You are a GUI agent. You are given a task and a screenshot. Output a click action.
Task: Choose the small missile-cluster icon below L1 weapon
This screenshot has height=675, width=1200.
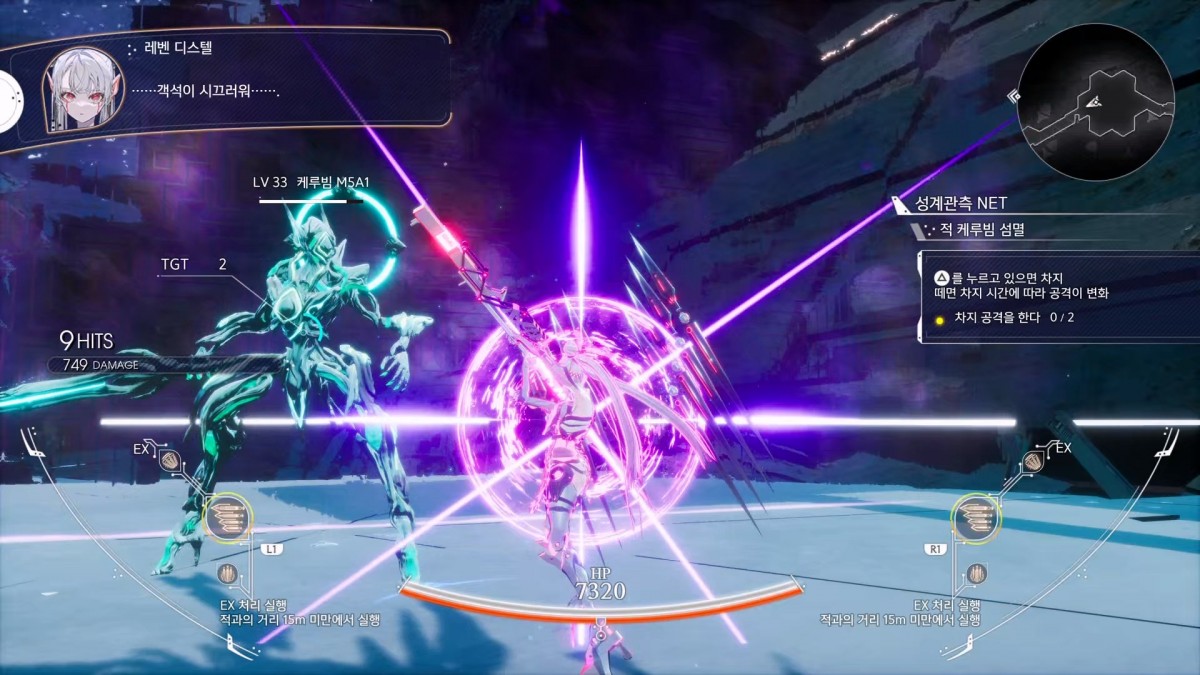point(228,574)
